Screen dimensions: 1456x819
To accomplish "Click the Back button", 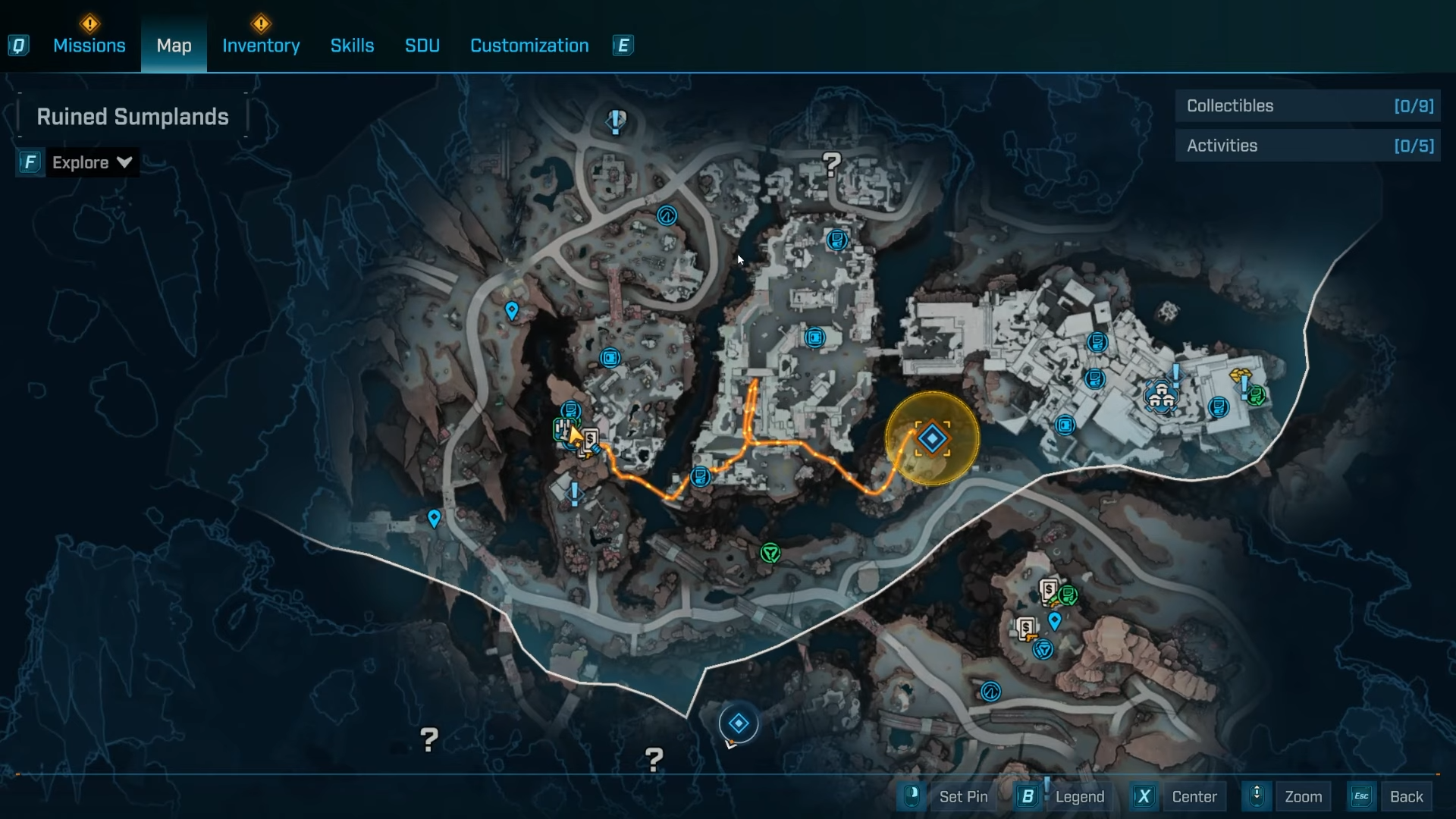I will click(1392, 796).
